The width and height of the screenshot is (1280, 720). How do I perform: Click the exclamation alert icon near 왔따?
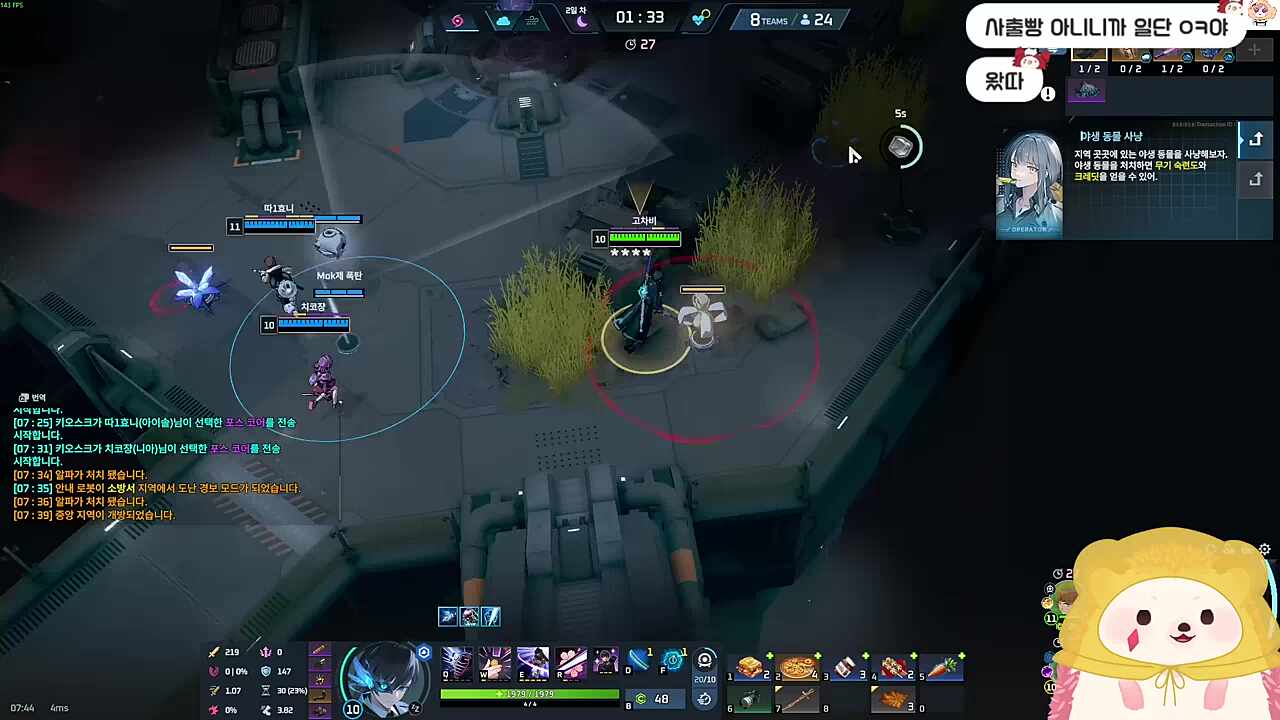[1048, 93]
